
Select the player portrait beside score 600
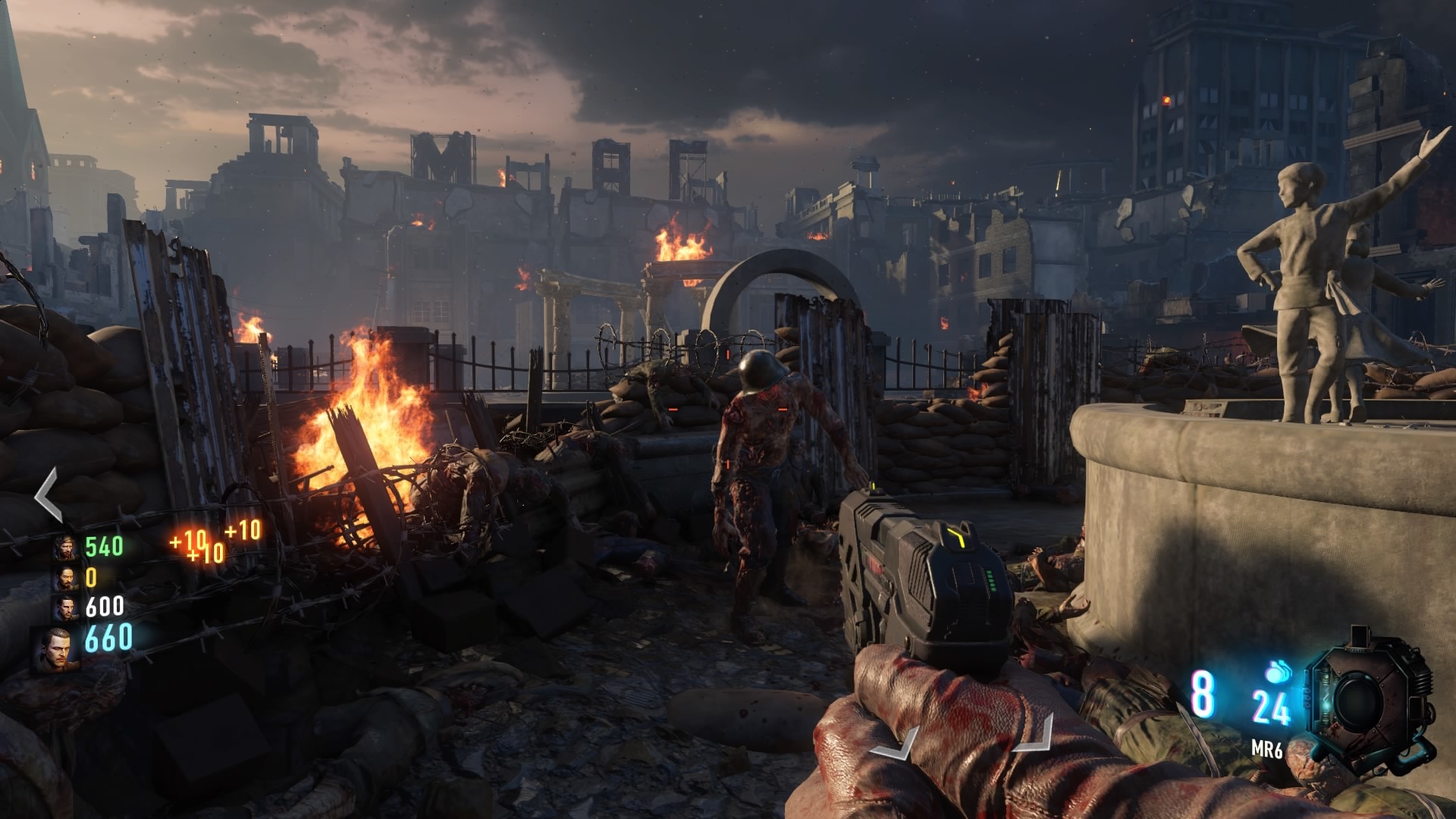67,607
